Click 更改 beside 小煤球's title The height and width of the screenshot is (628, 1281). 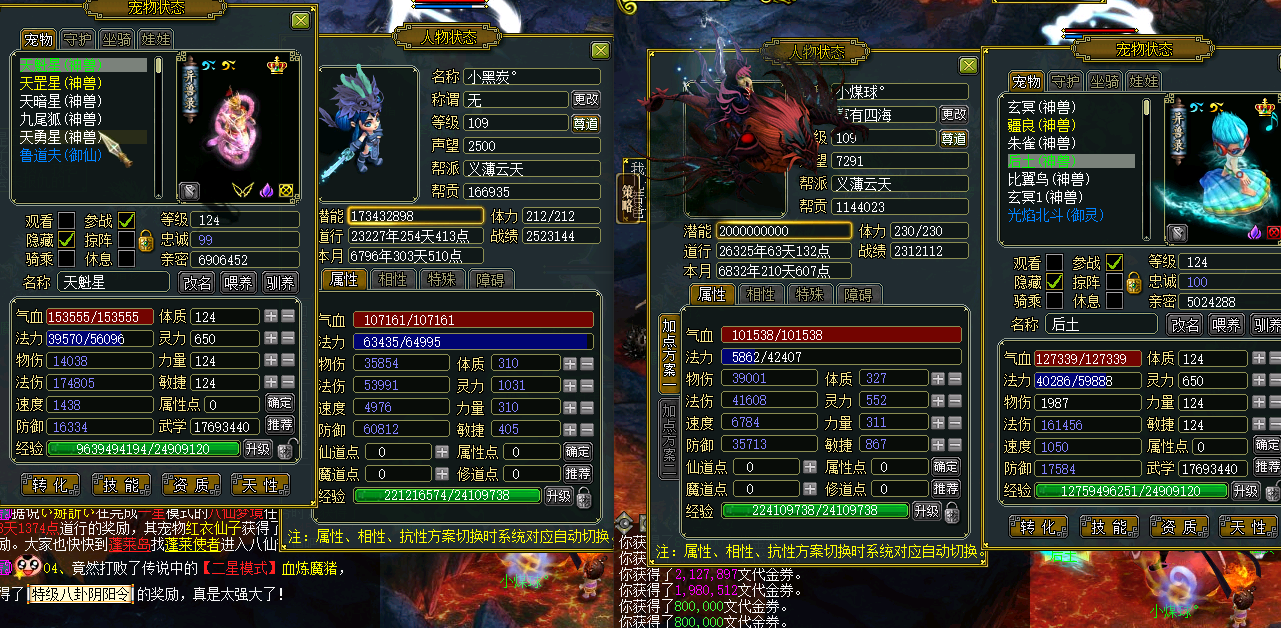pos(954,115)
